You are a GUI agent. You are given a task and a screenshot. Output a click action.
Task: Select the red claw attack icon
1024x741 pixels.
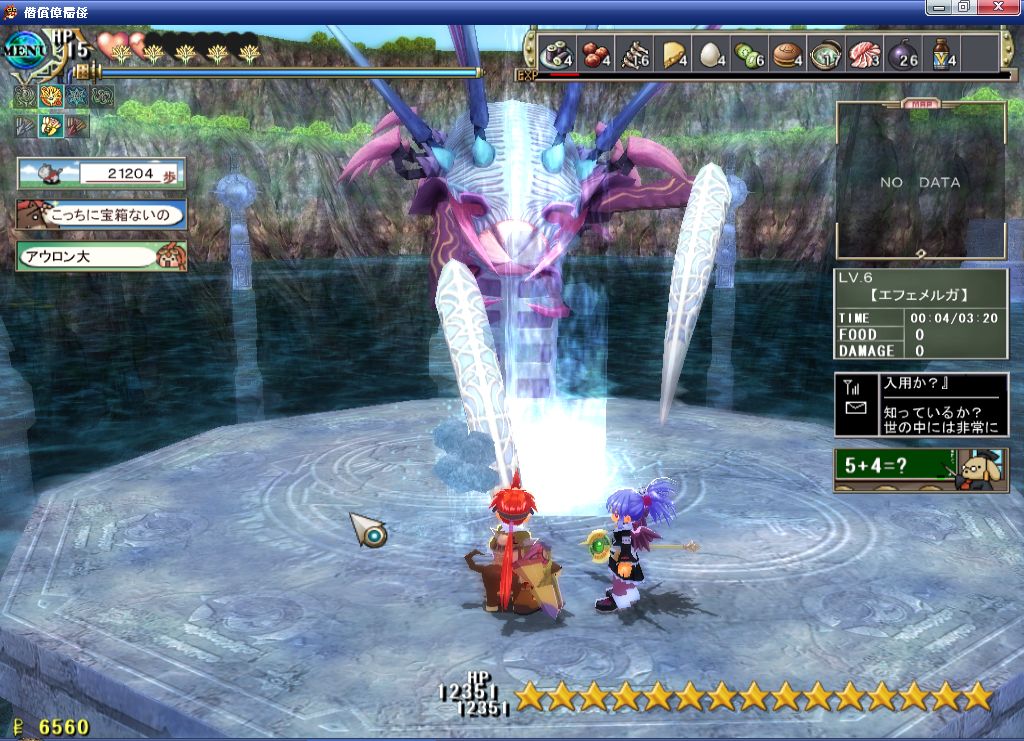77,125
